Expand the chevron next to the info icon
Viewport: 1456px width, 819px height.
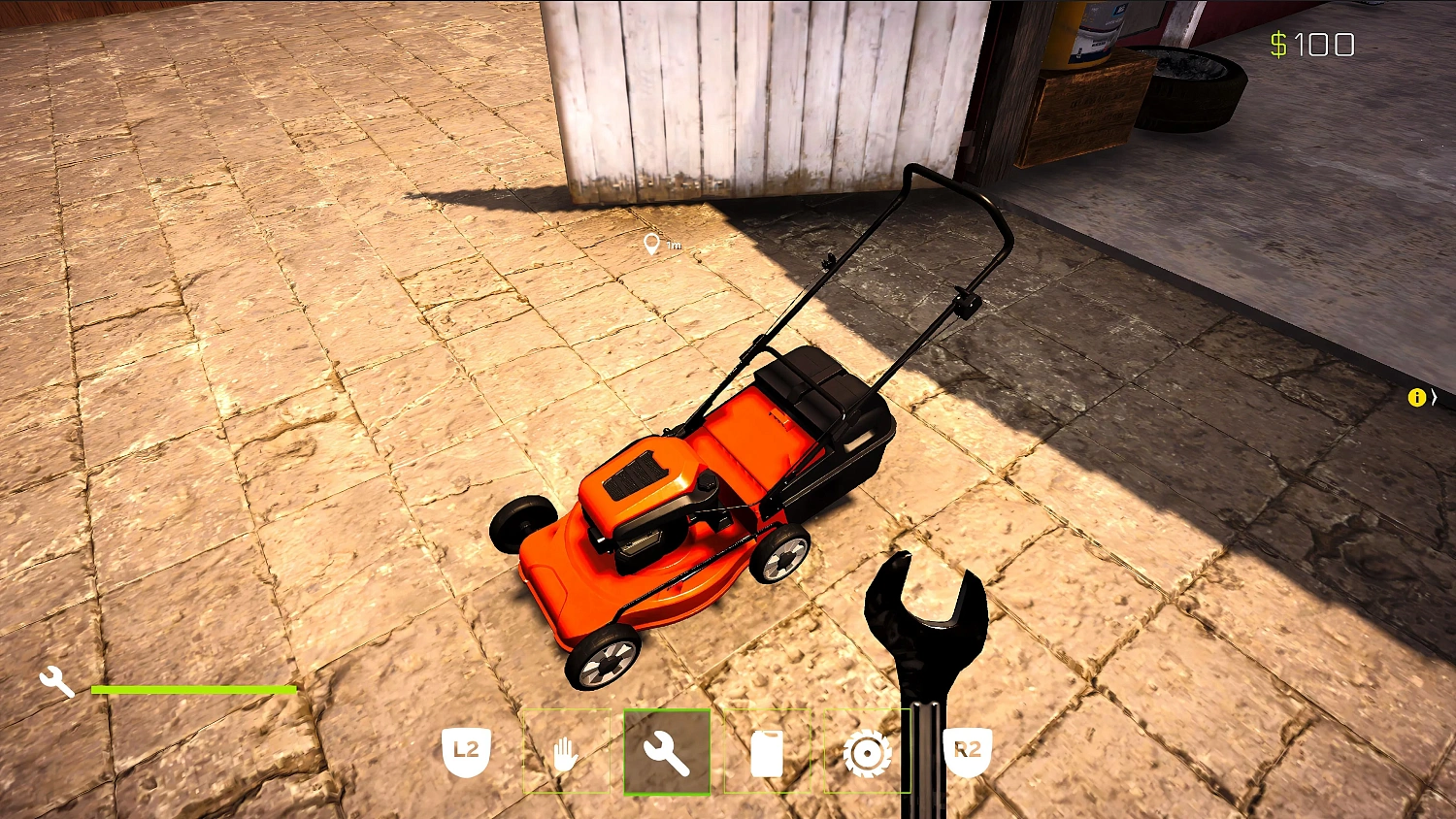[1435, 397]
